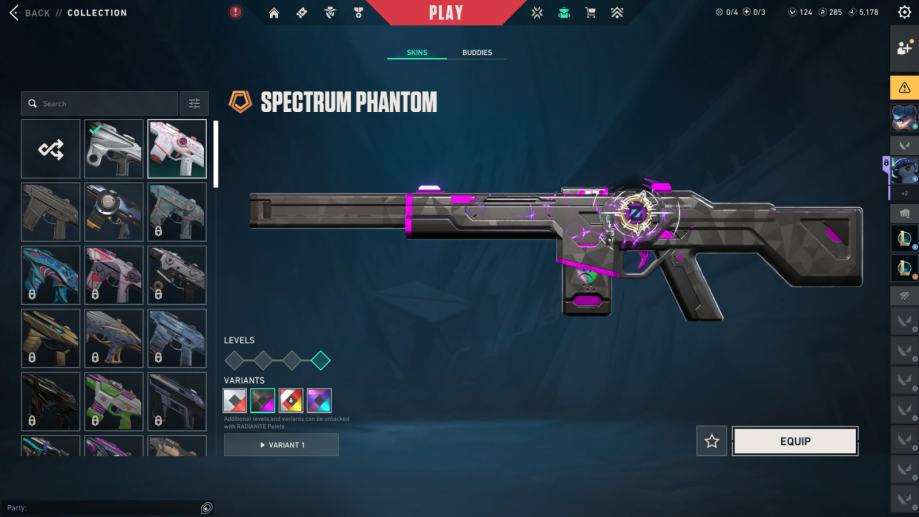Equip the Spectrum Phantom skin
The image size is (919, 517).
795,441
